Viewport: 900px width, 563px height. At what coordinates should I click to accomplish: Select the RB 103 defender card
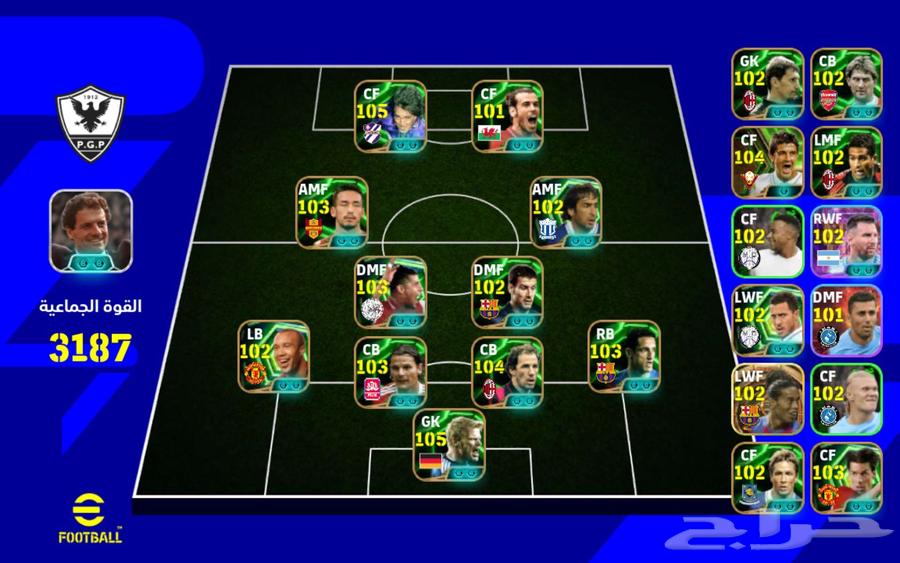[624, 356]
